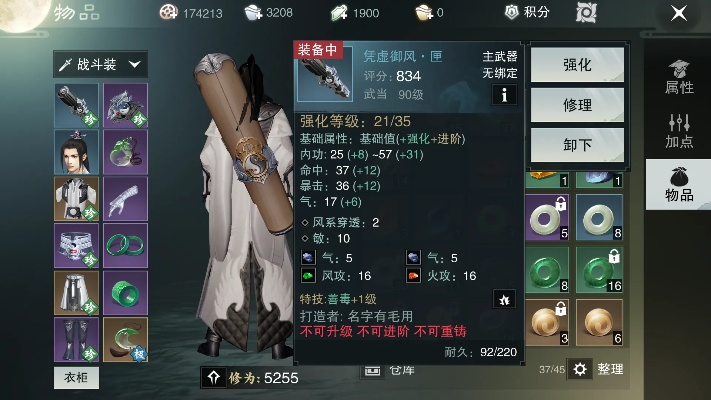Select the equipped weapon case slot
The image size is (711, 400).
(76, 105)
